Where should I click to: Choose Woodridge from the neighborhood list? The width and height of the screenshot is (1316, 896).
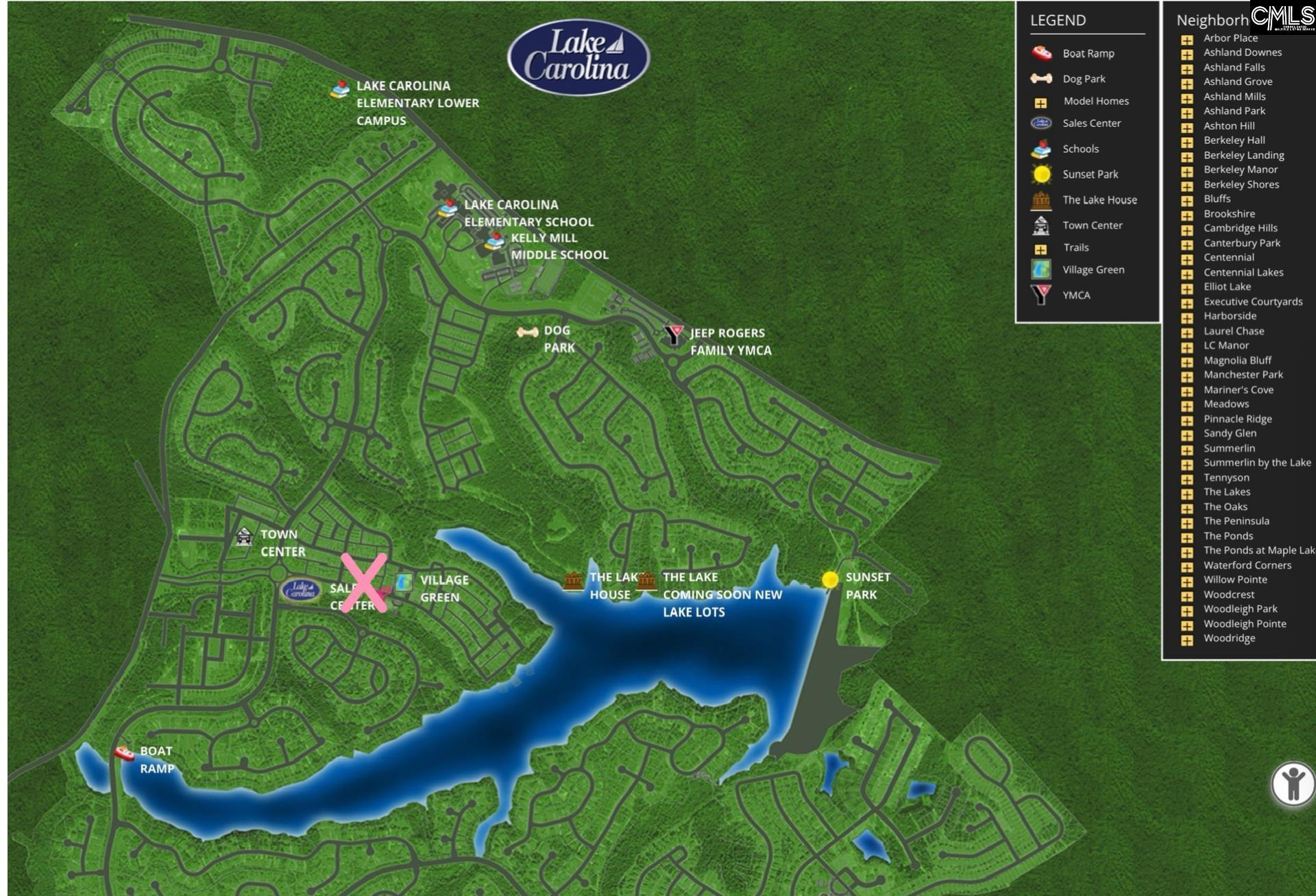click(1229, 638)
